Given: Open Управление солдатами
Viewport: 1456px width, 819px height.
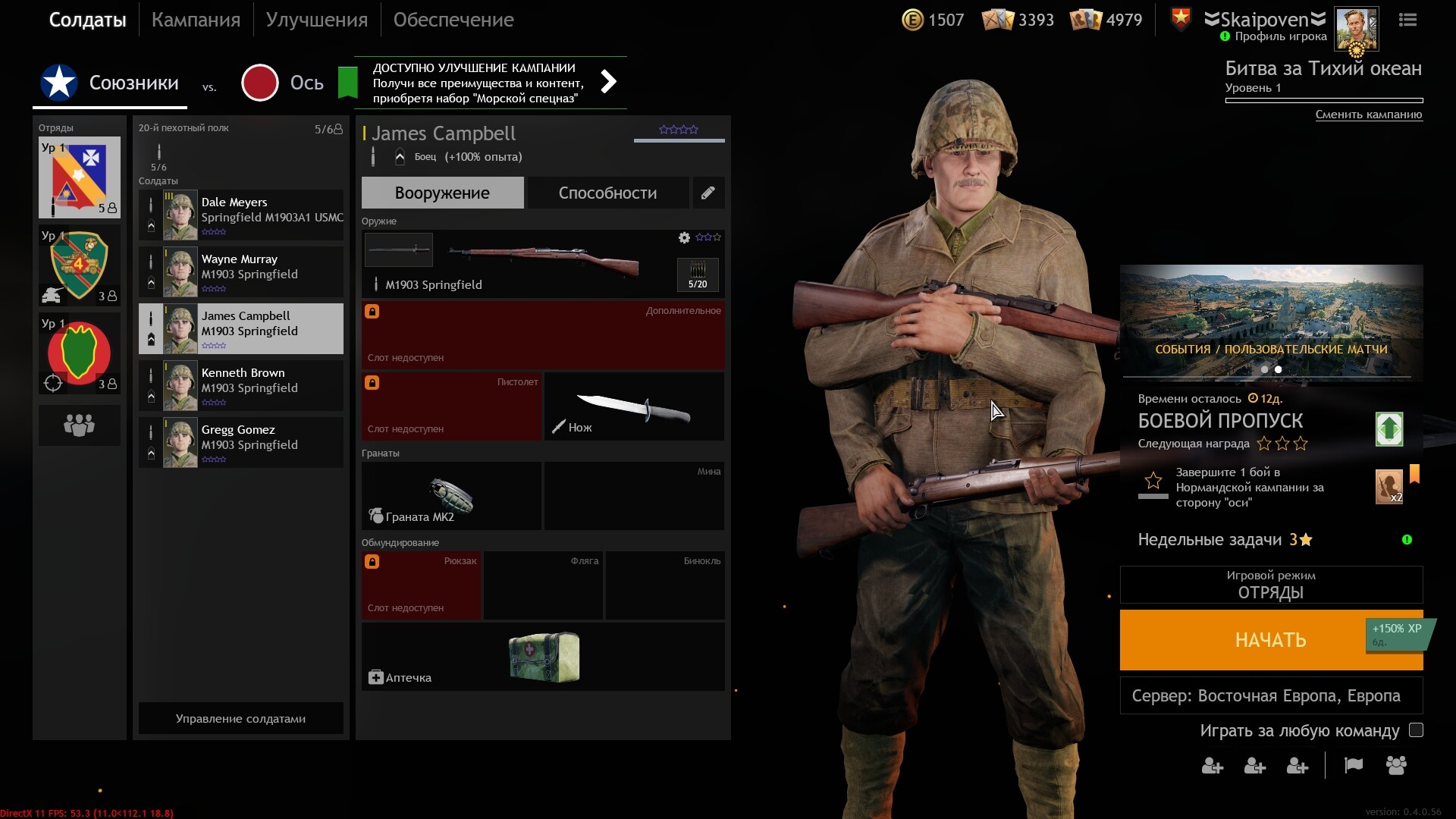Looking at the screenshot, I should click(x=240, y=718).
